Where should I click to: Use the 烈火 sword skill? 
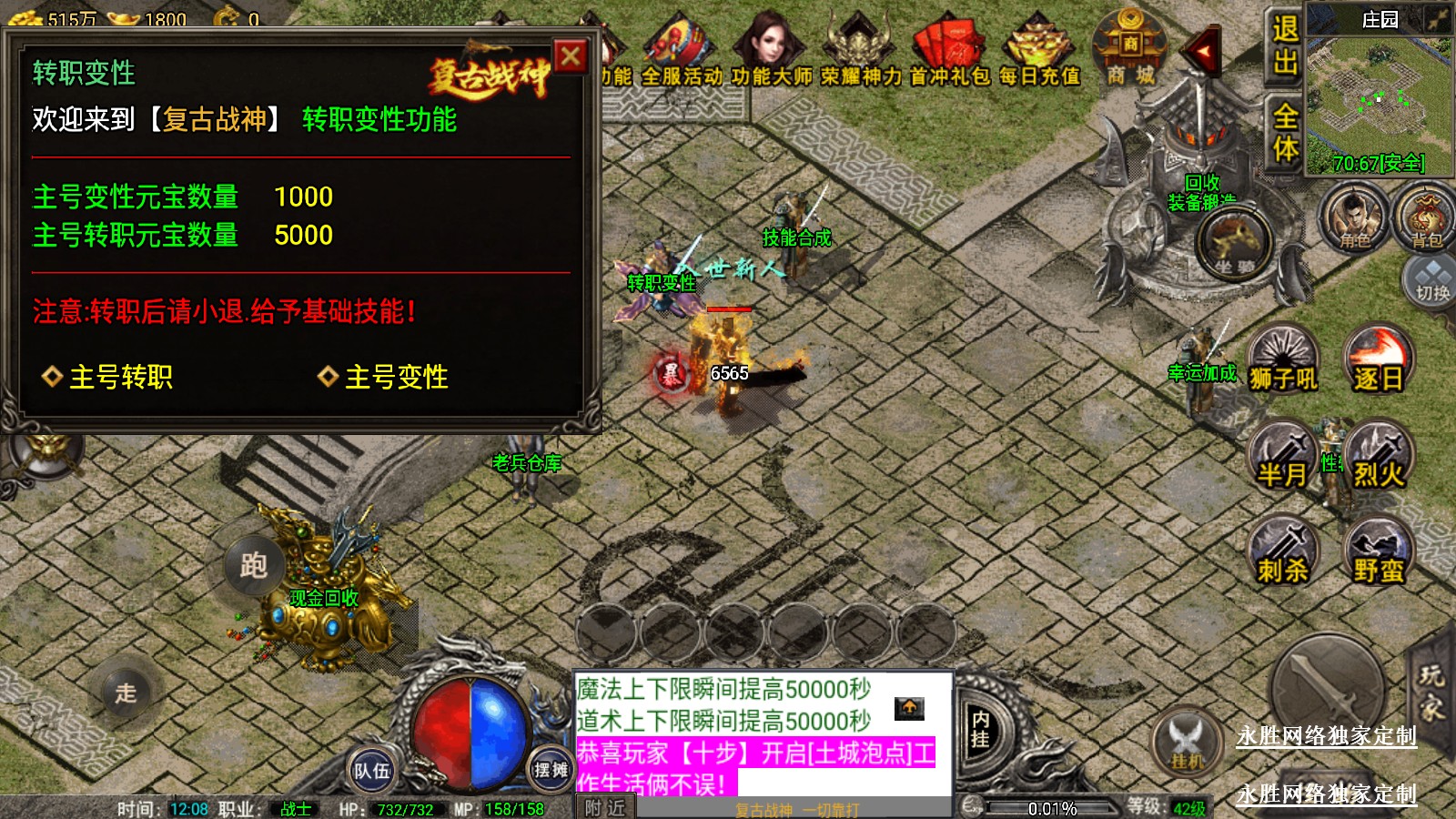(1378, 457)
